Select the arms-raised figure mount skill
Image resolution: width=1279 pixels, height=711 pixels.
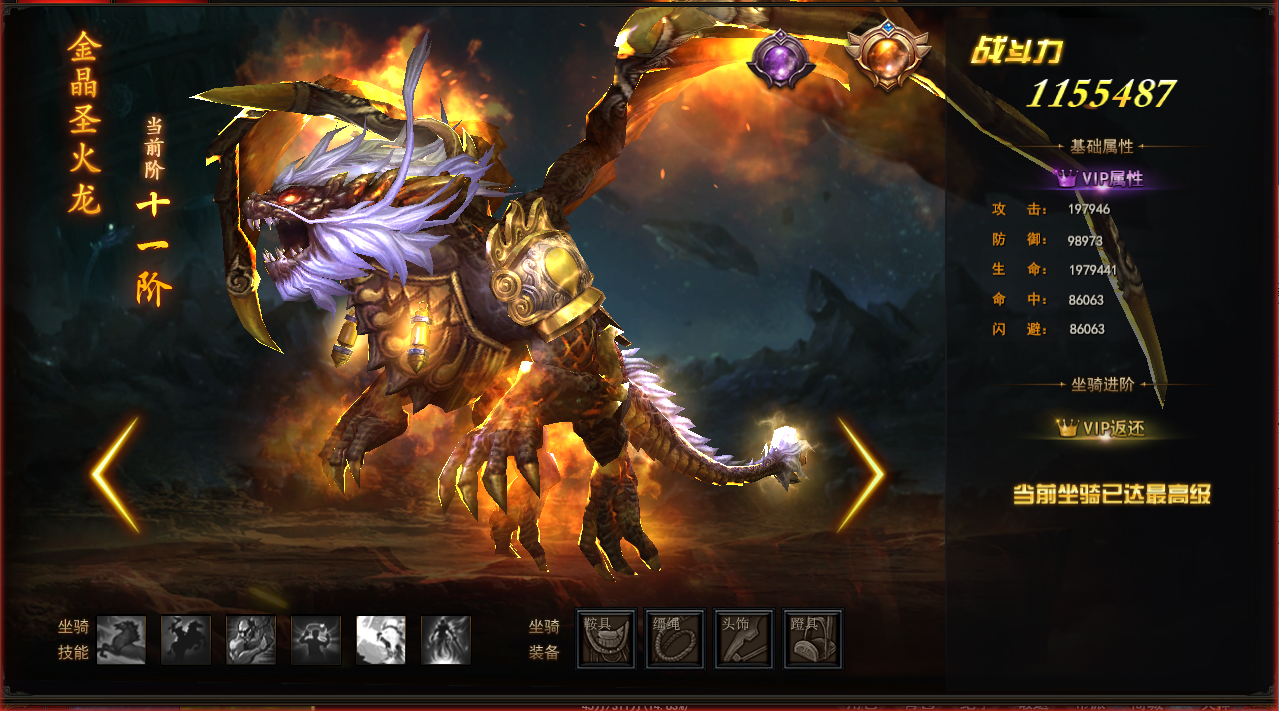pyautogui.click(x=316, y=640)
